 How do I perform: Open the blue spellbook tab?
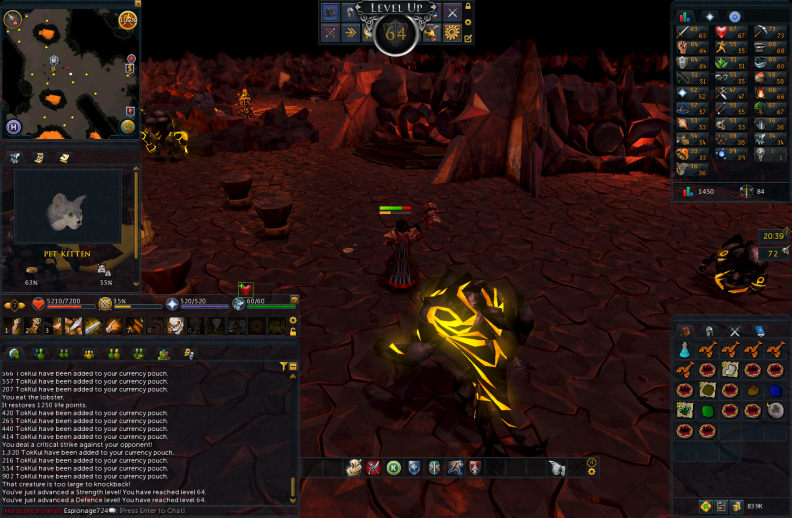[x=759, y=331]
